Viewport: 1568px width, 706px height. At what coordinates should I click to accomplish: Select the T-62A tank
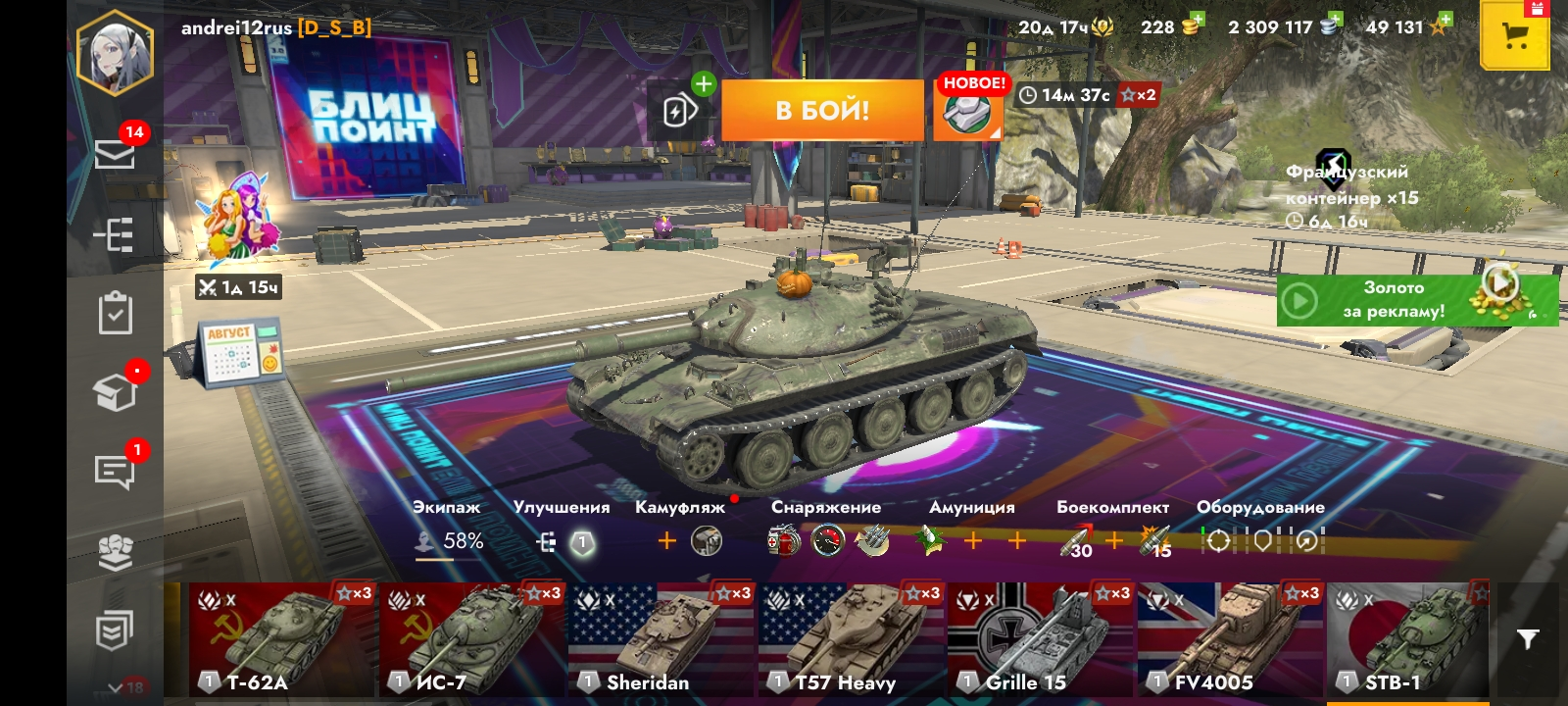[x=281, y=639]
